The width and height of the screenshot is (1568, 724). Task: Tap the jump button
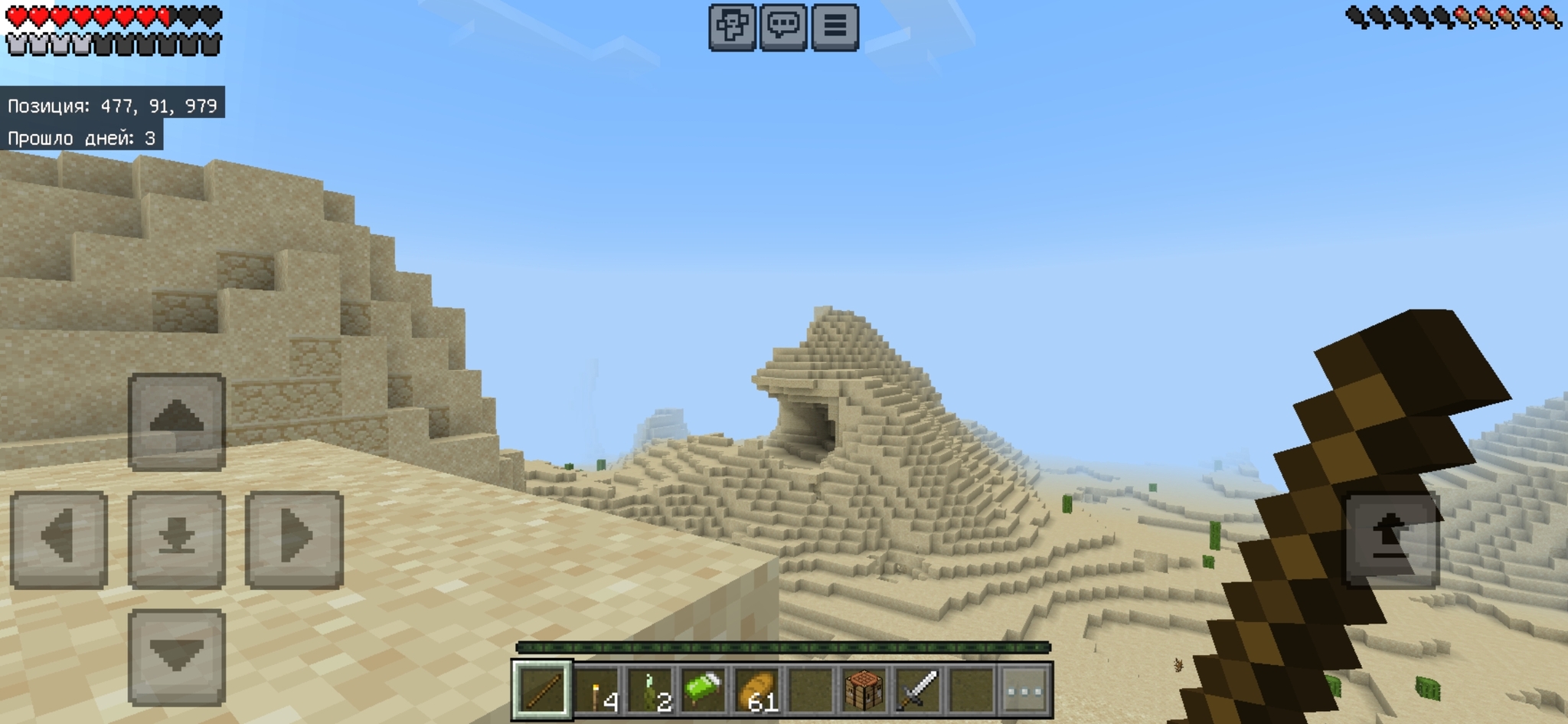[x=1391, y=539]
